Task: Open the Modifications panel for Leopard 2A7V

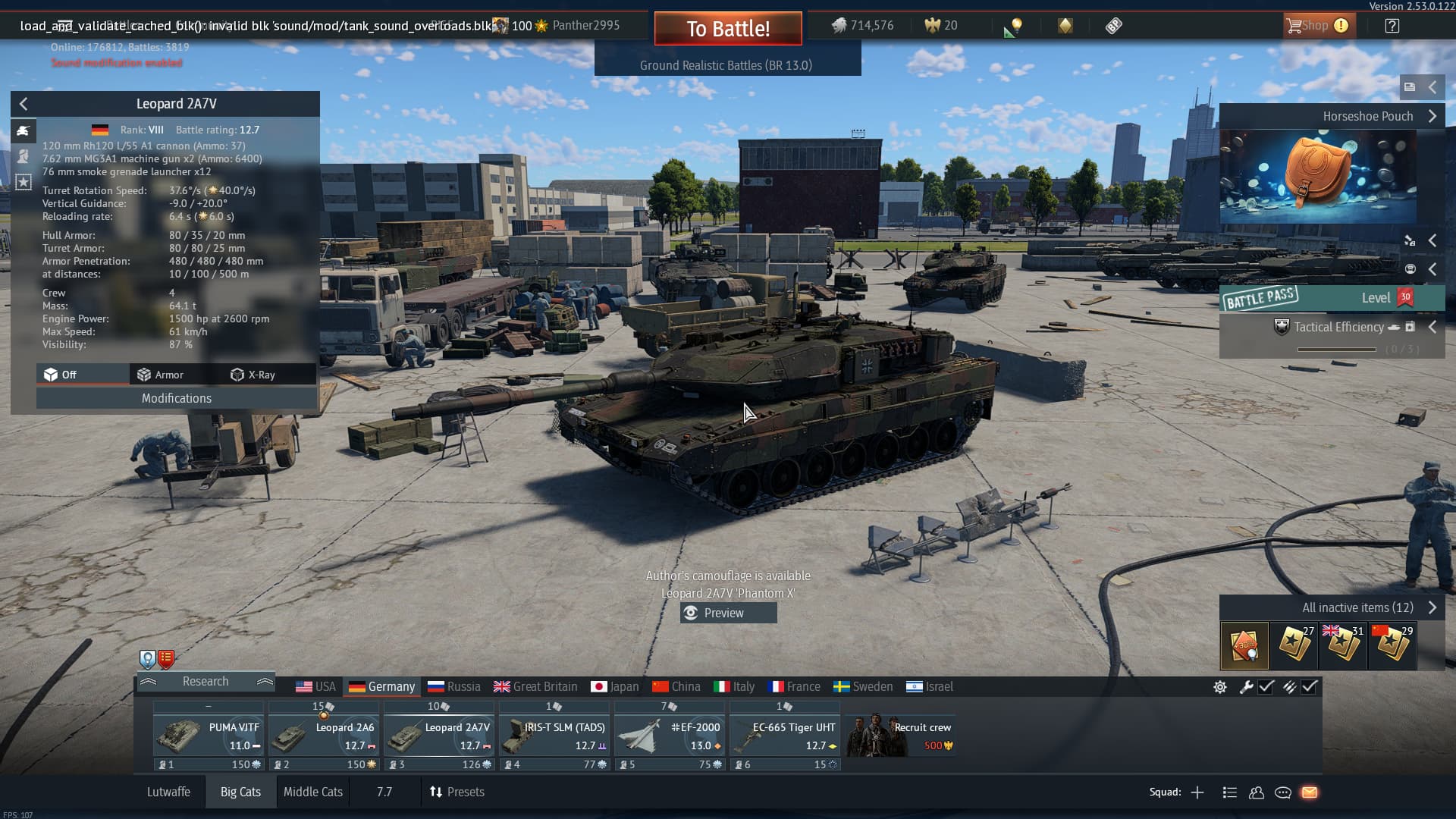Action: pos(176,398)
